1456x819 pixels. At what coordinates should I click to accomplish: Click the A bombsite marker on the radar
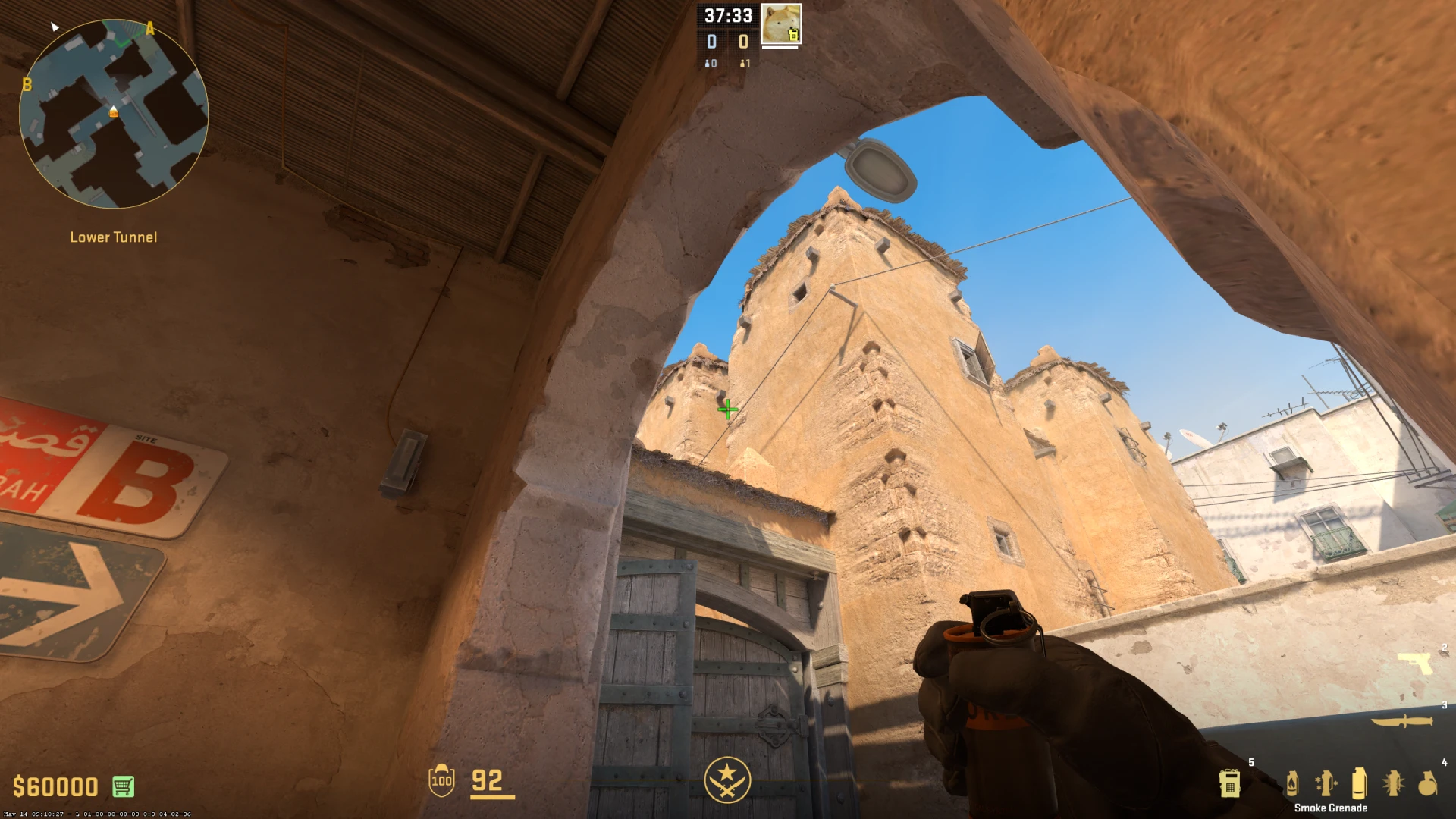pyautogui.click(x=150, y=30)
